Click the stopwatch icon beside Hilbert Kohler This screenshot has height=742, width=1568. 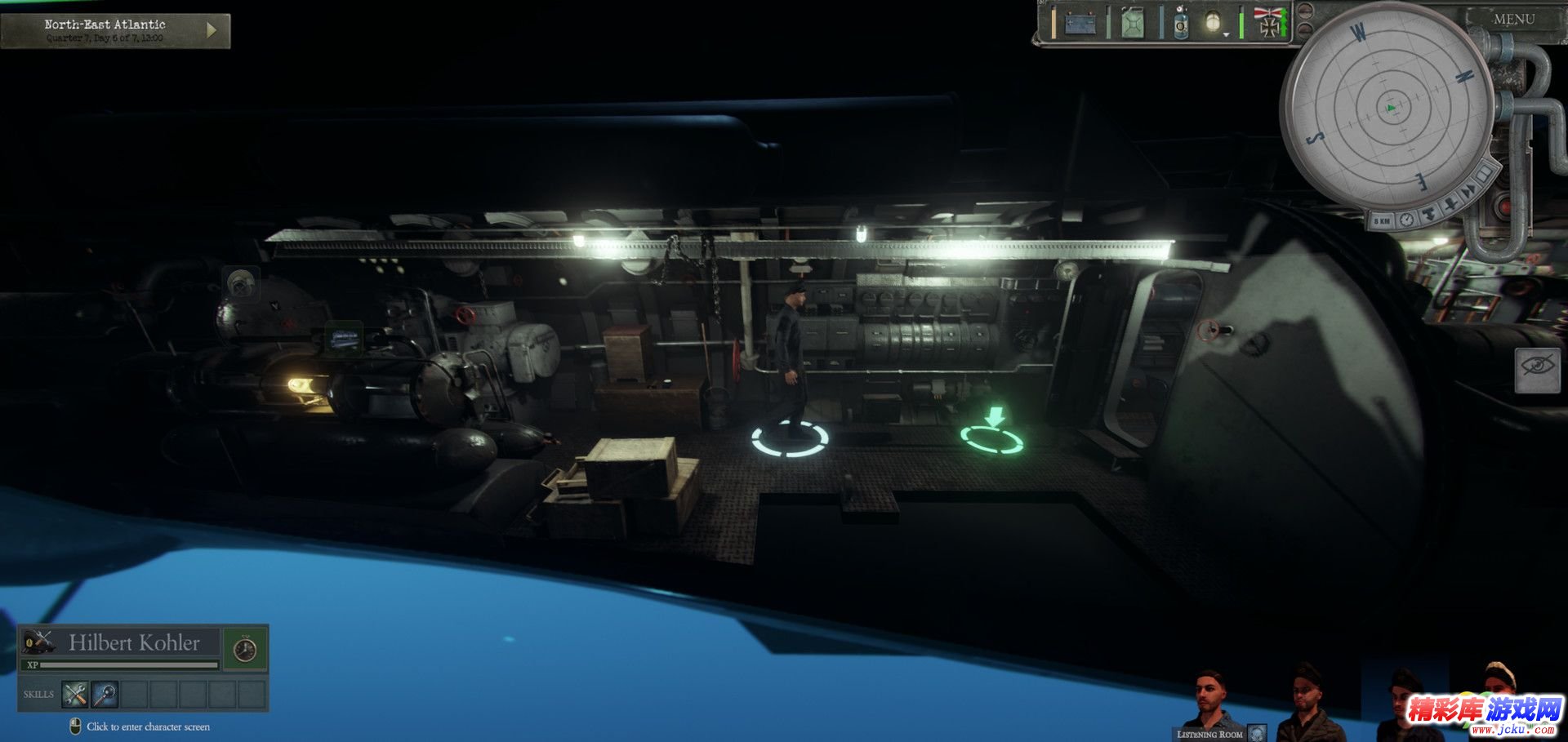tap(245, 649)
